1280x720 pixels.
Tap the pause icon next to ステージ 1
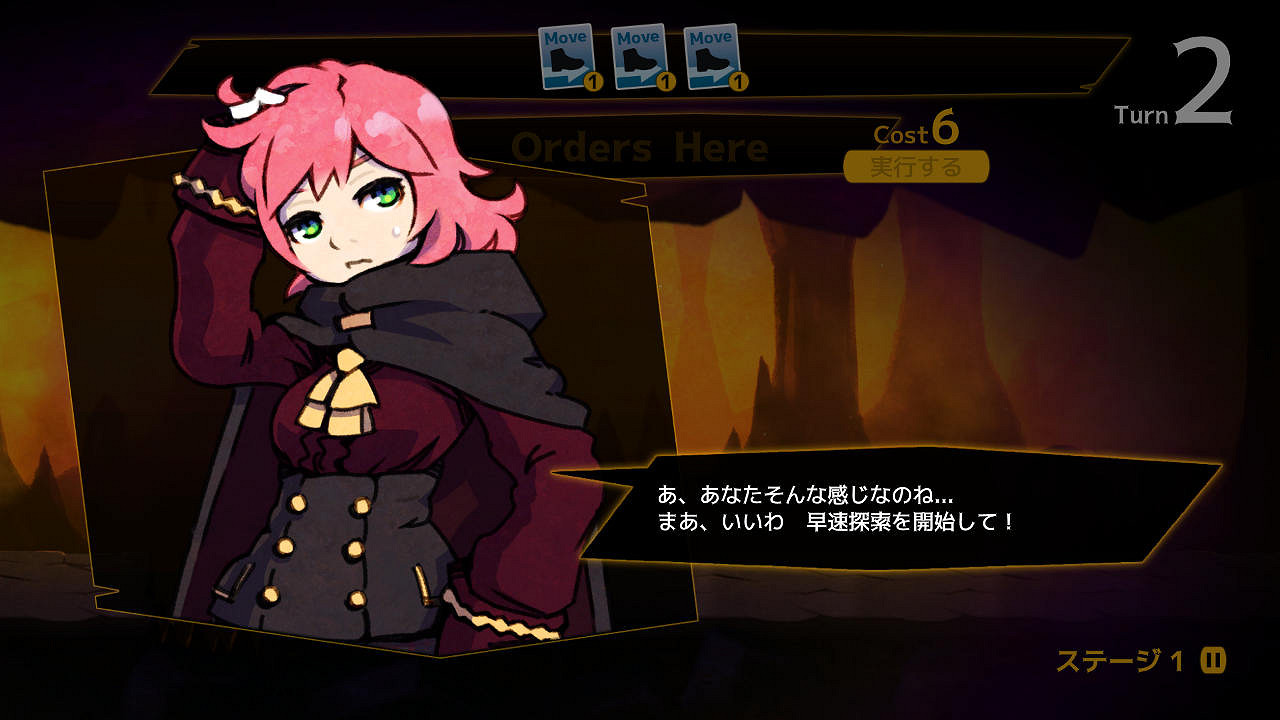point(1213,659)
